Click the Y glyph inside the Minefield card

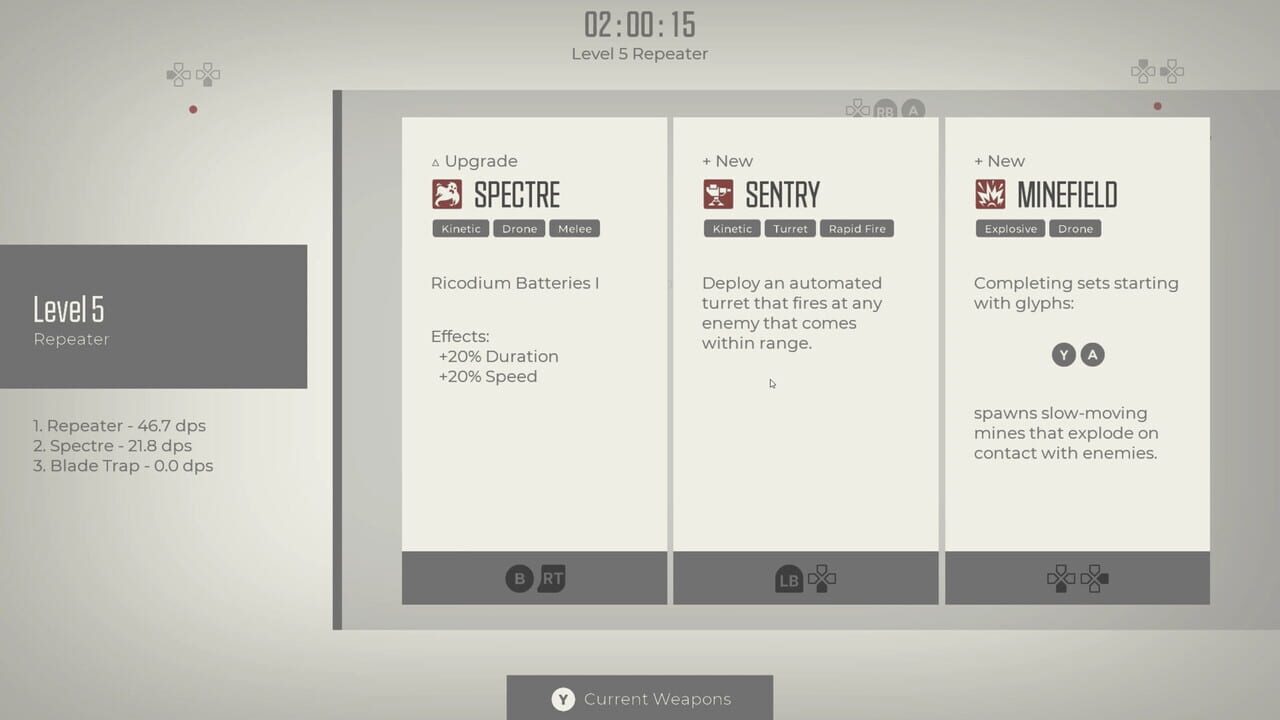click(x=1063, y=355)
